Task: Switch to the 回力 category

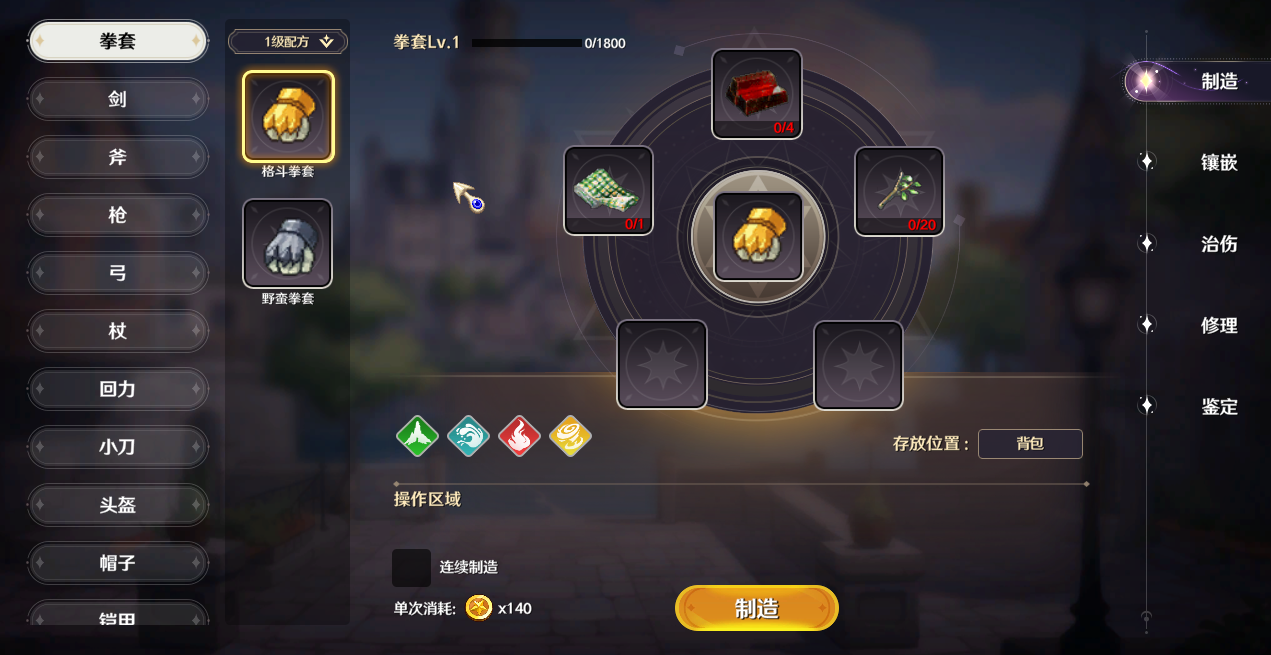Action: [x=118, y=389]
